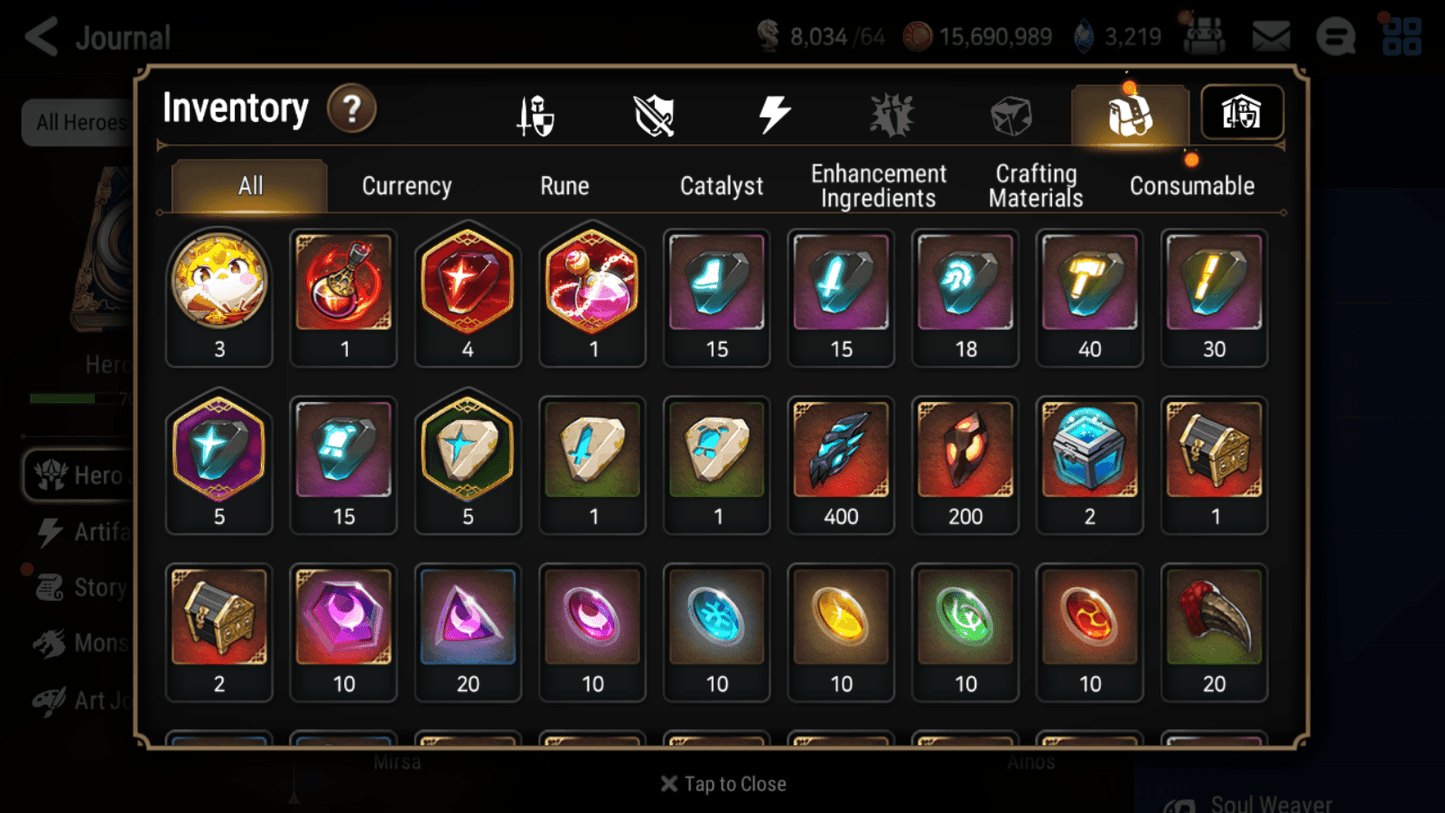Open the chat bubble icon

(1336, 35)
